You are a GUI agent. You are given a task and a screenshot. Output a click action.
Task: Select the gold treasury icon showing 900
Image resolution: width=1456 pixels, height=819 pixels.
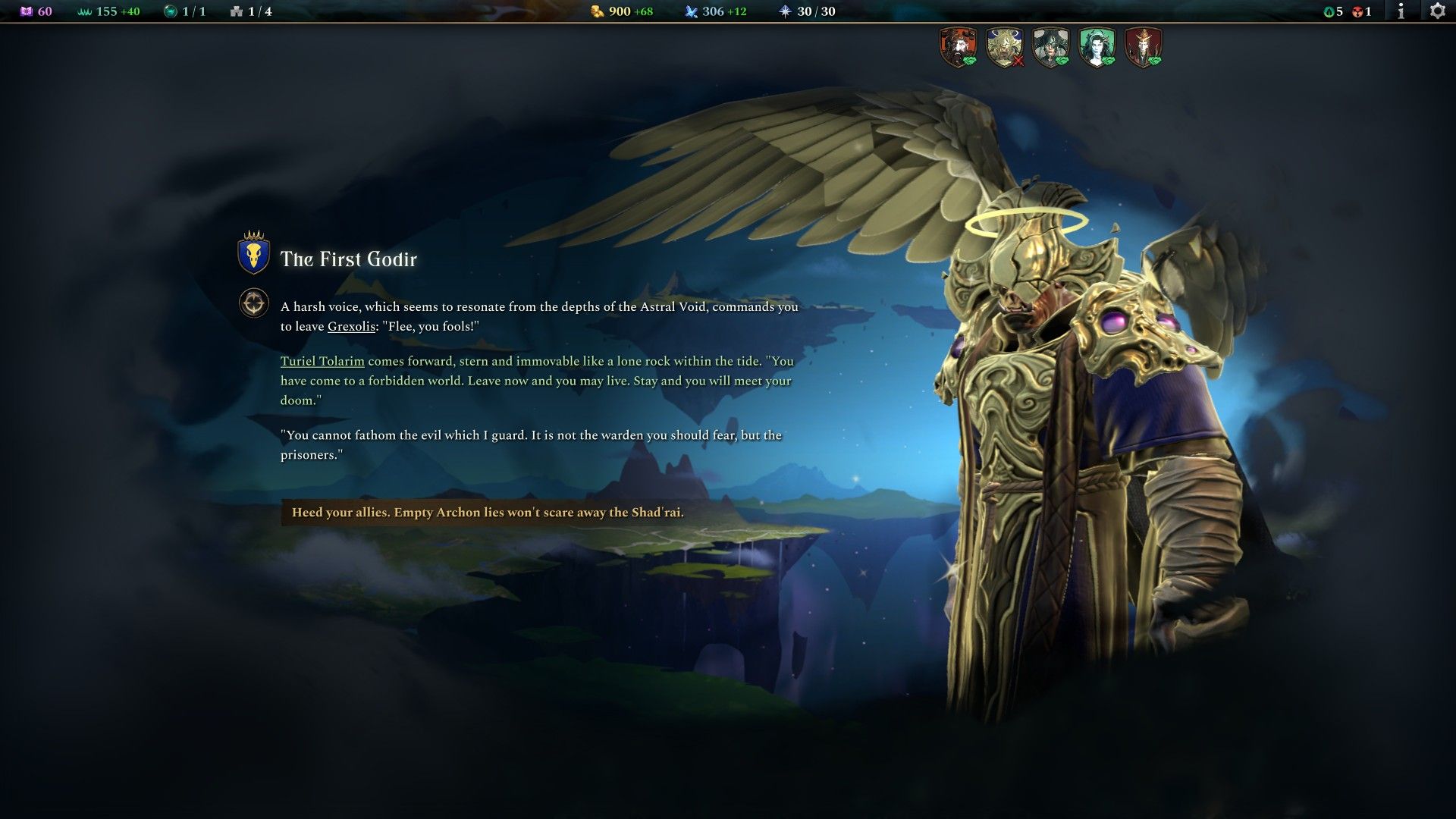pyautogui.click(x=598, y=11)
